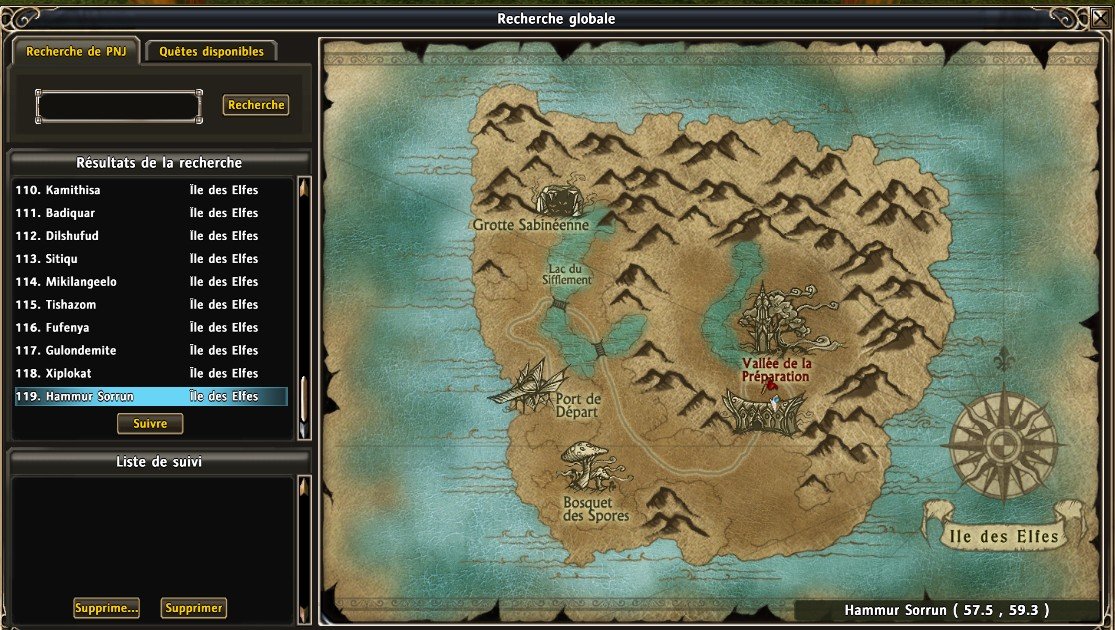This screenshot has height=630, width=1115.
Task: Focus the NPC search text field
Action: pos(118,106)
